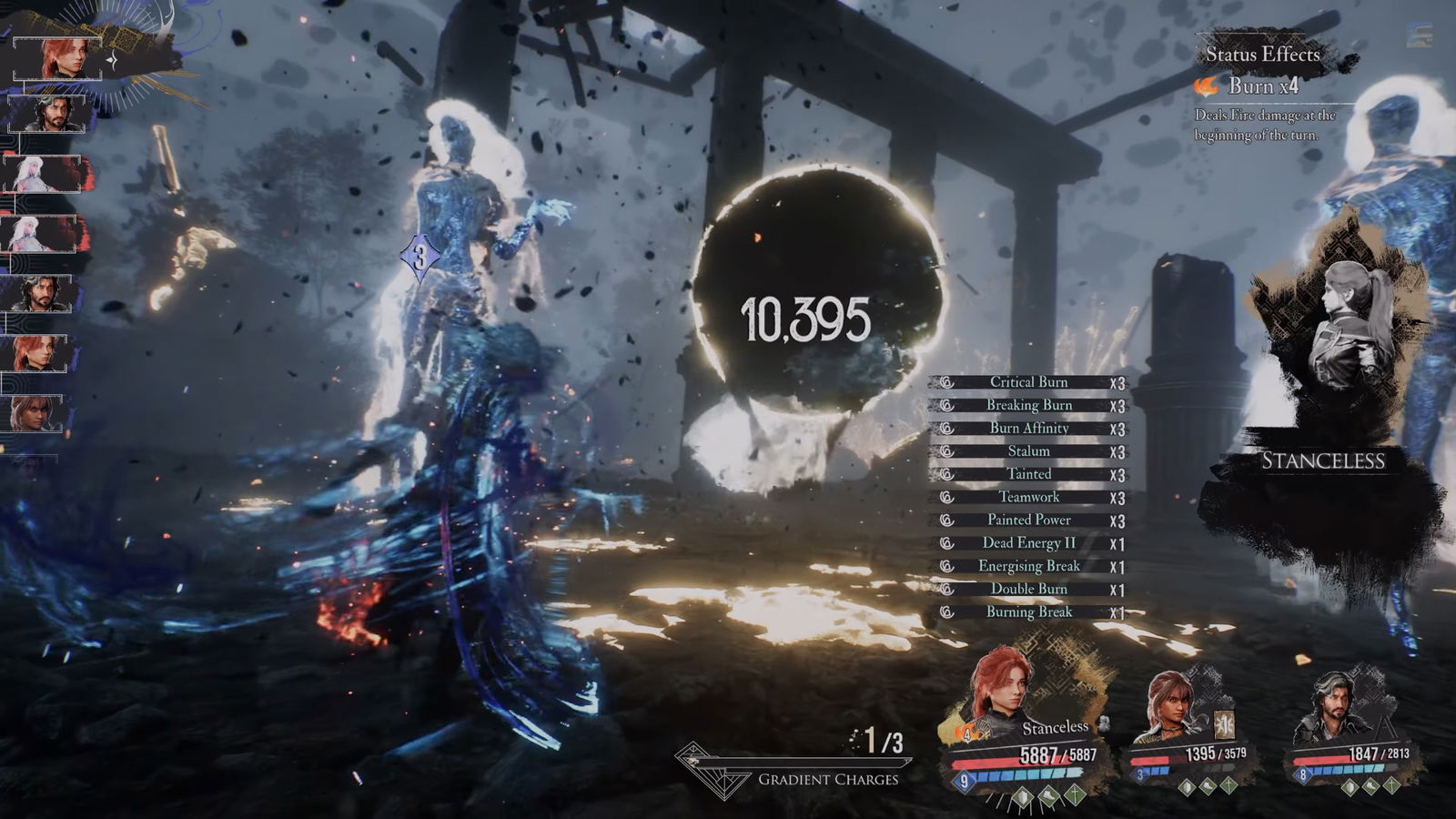
Task: Toggle the Burn Affinity status
Action: pyautogui.click(x=1030, y=428)
